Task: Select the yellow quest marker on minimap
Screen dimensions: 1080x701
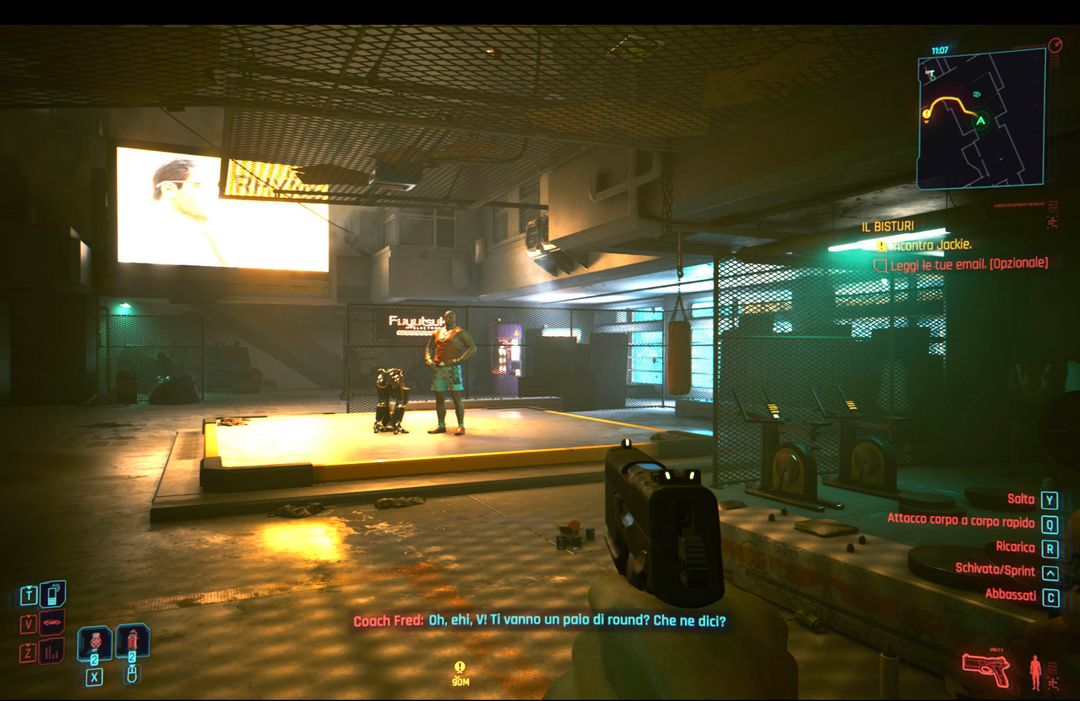Action: pos(927,114)
